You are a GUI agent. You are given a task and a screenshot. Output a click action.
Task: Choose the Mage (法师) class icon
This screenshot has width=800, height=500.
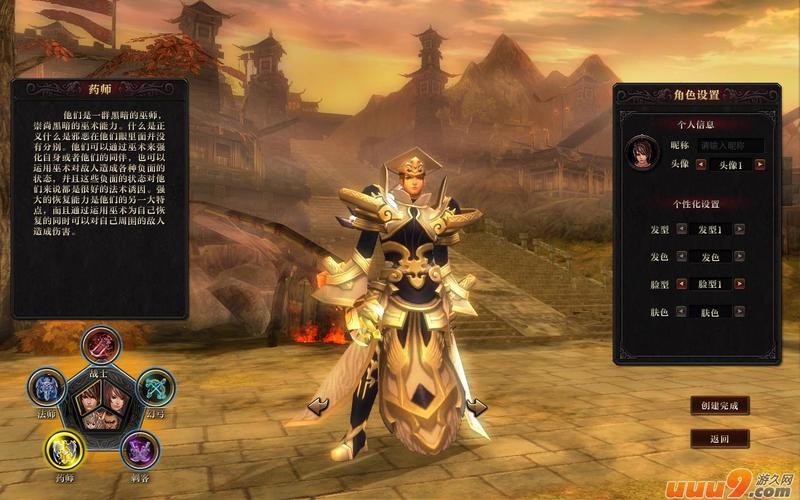tap(46, 388)
